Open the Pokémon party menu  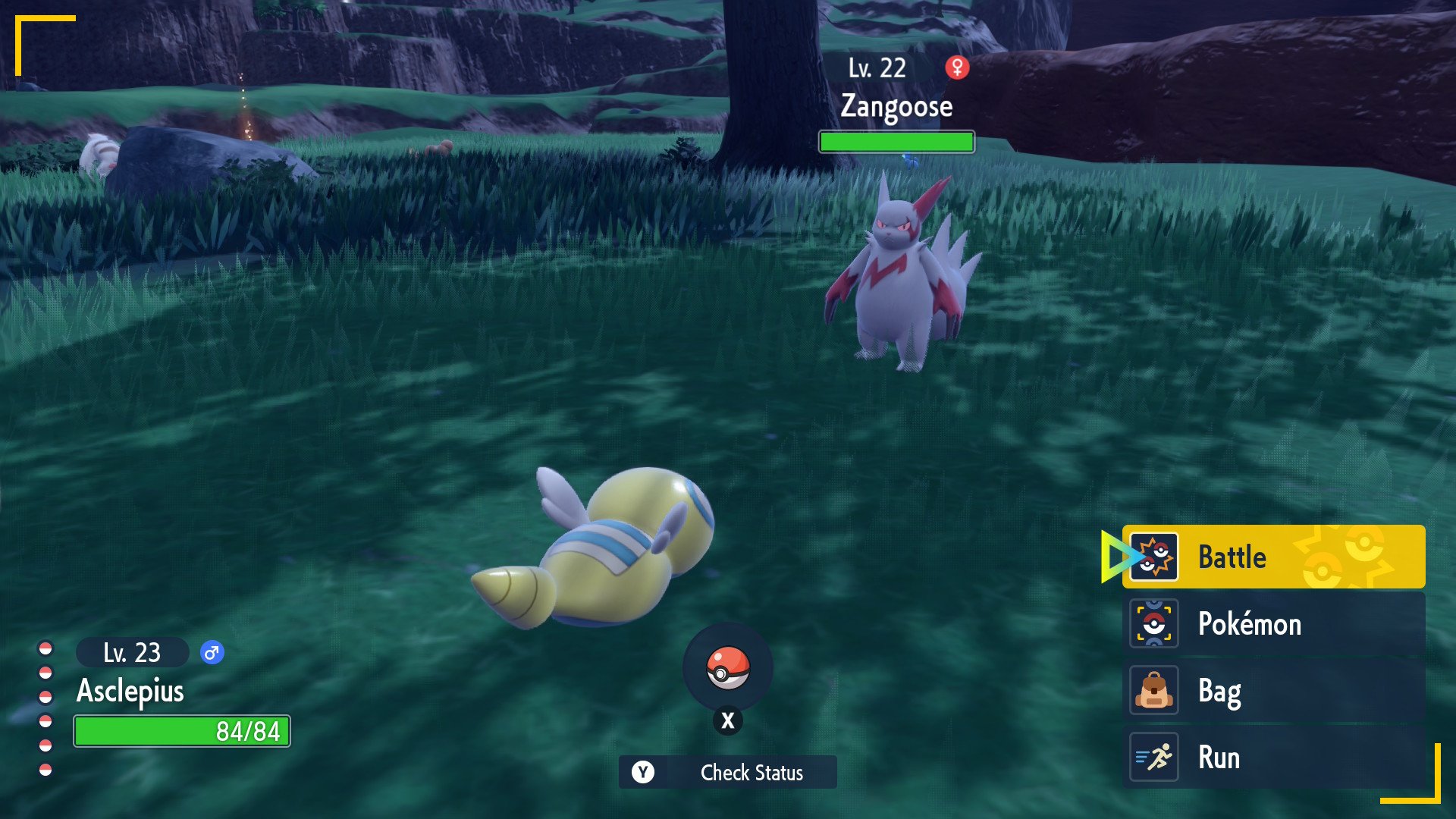pyautogui.click(x=1272, y=623)
